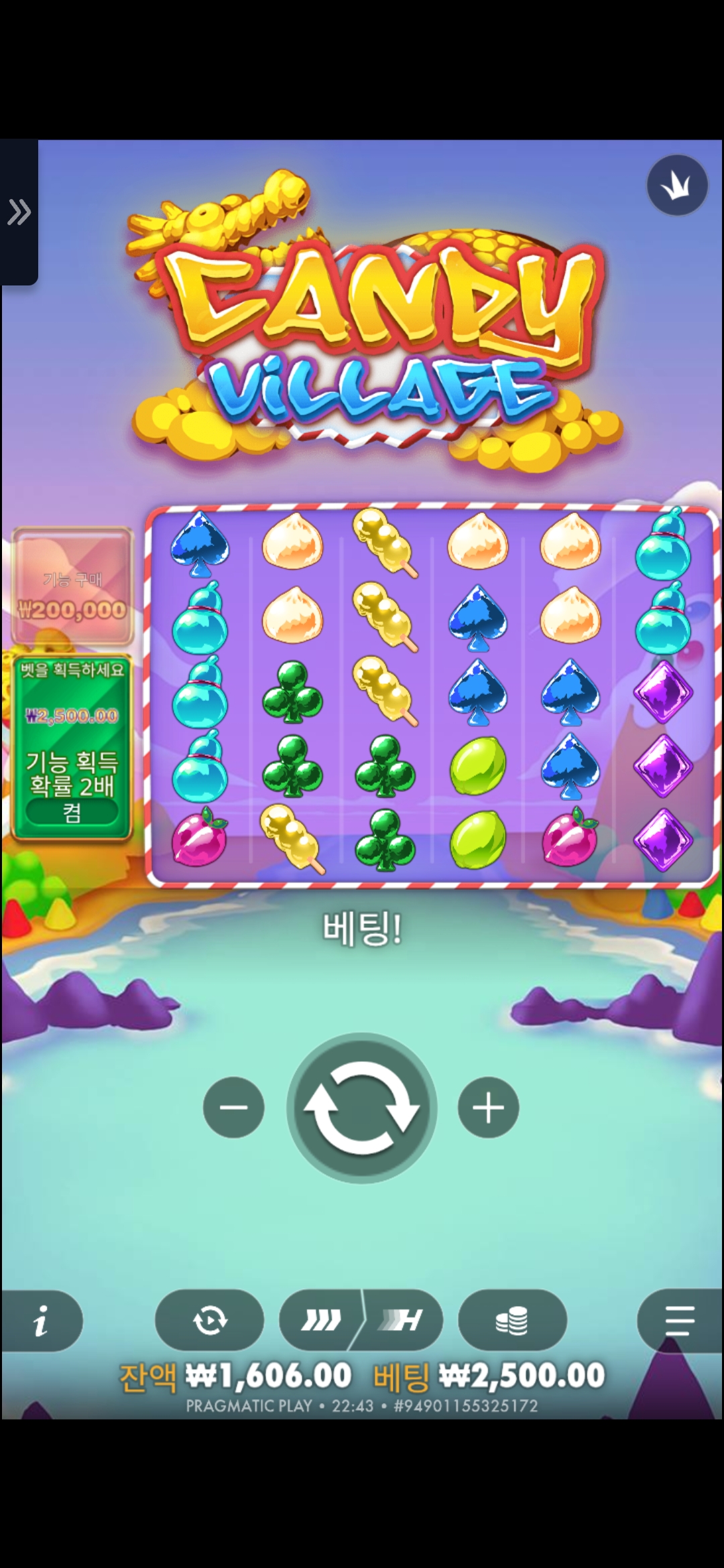Decrease the bet with the minus button
This screenshot has width=724, height=1568.
pyautogui.click(x=233, y=1107)
